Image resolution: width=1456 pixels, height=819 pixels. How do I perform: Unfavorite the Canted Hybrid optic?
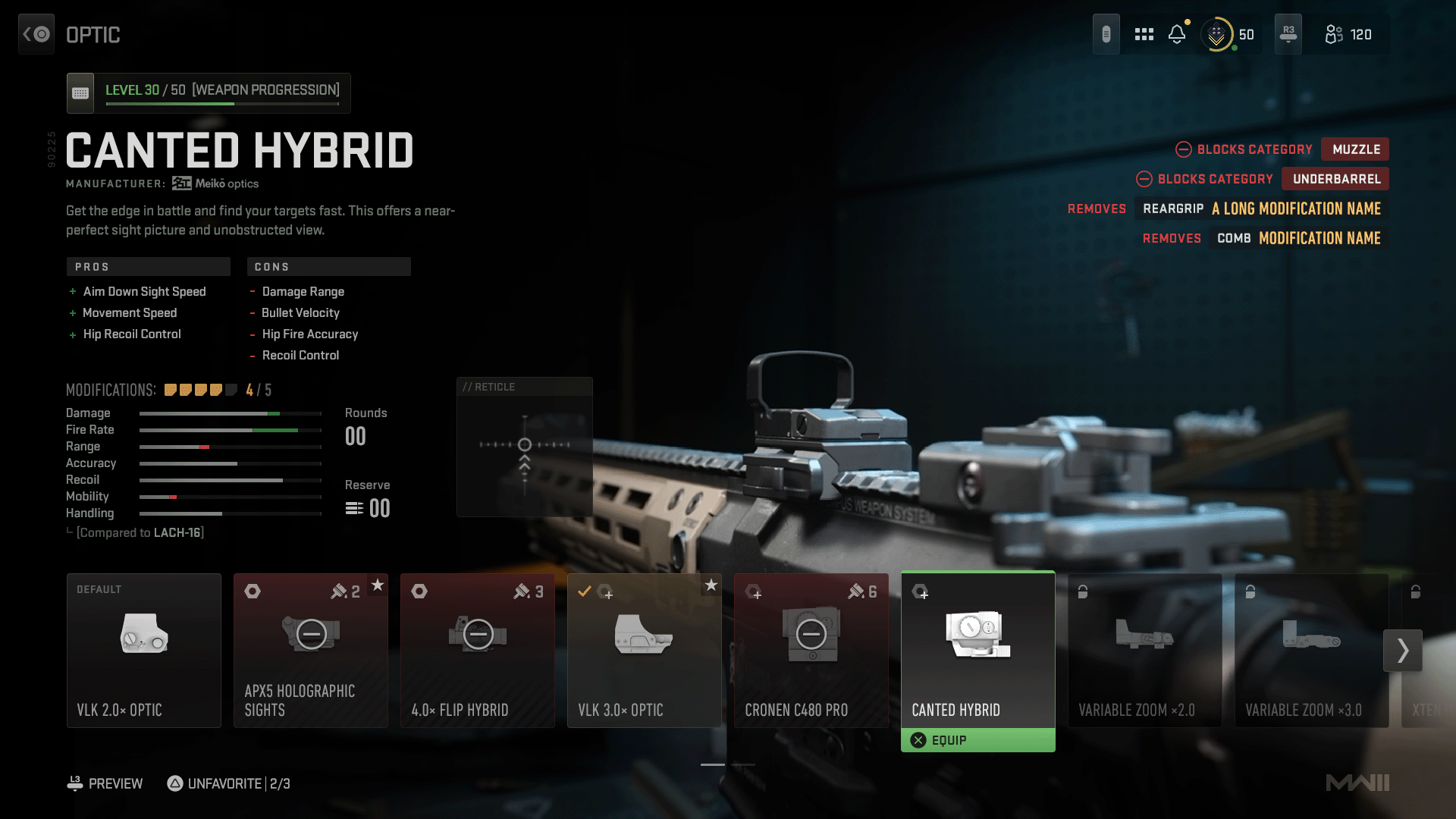pyautogui.click(x=228, y=783)
